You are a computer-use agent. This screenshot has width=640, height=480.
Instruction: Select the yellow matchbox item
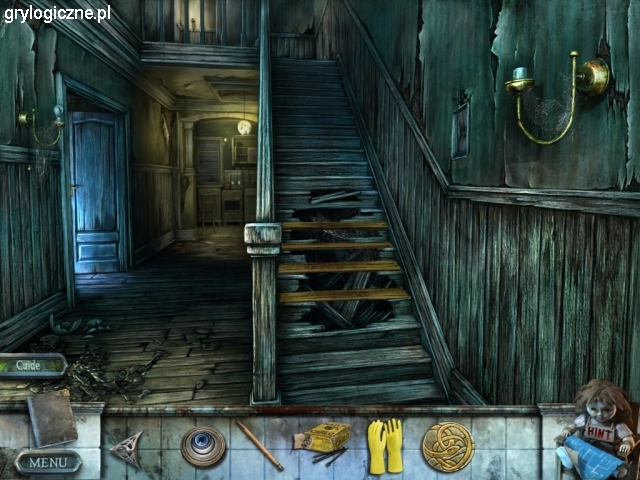pos(327,437)
